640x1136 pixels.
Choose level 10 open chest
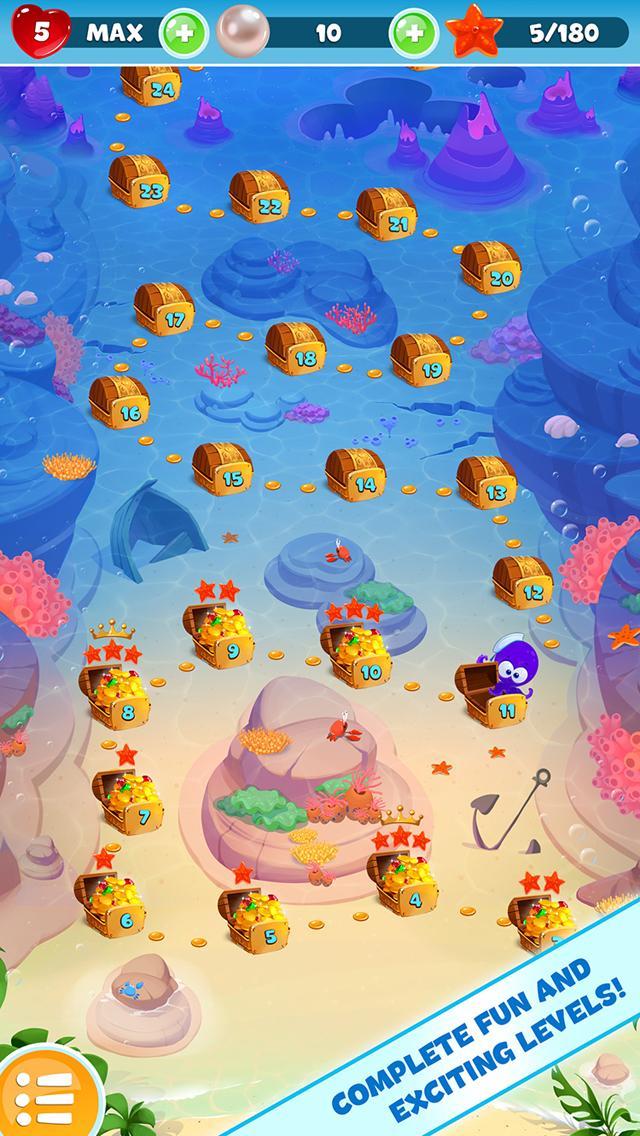358,654
